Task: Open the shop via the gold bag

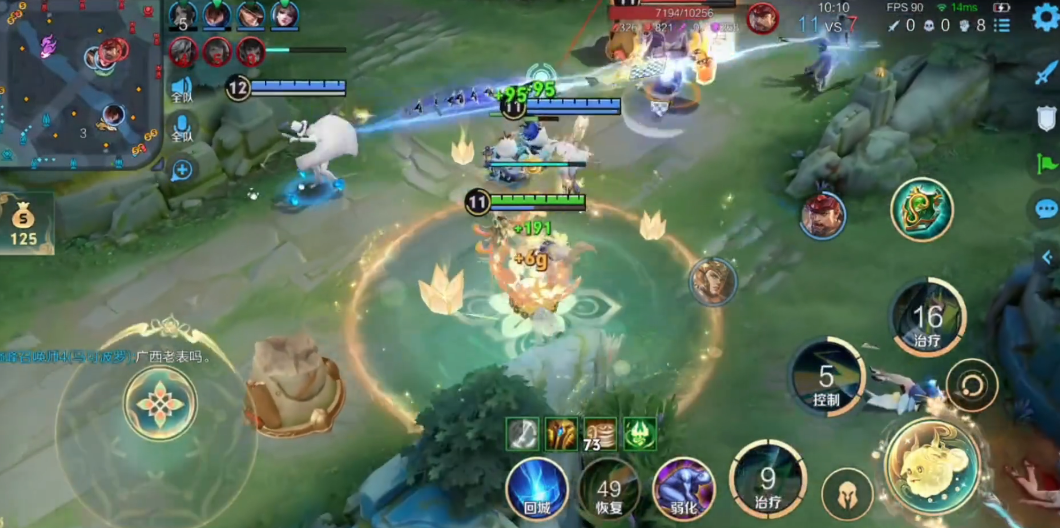Action: click(24, 222)
